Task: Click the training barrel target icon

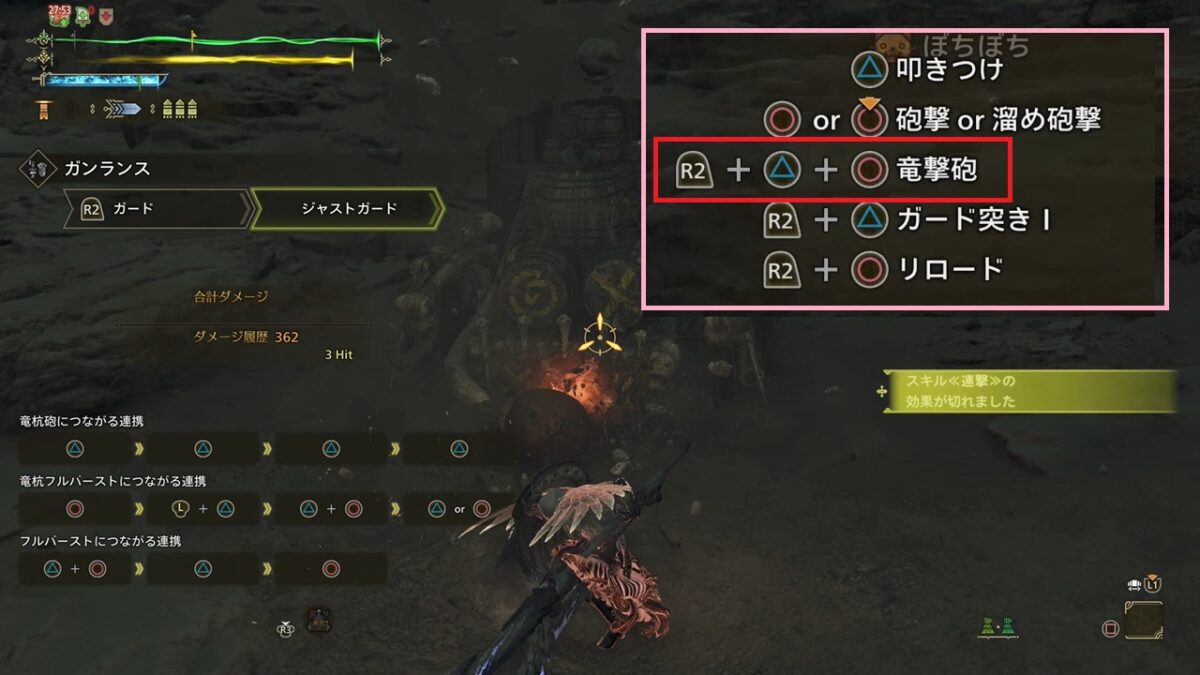Action: click(x=319, y=620)
